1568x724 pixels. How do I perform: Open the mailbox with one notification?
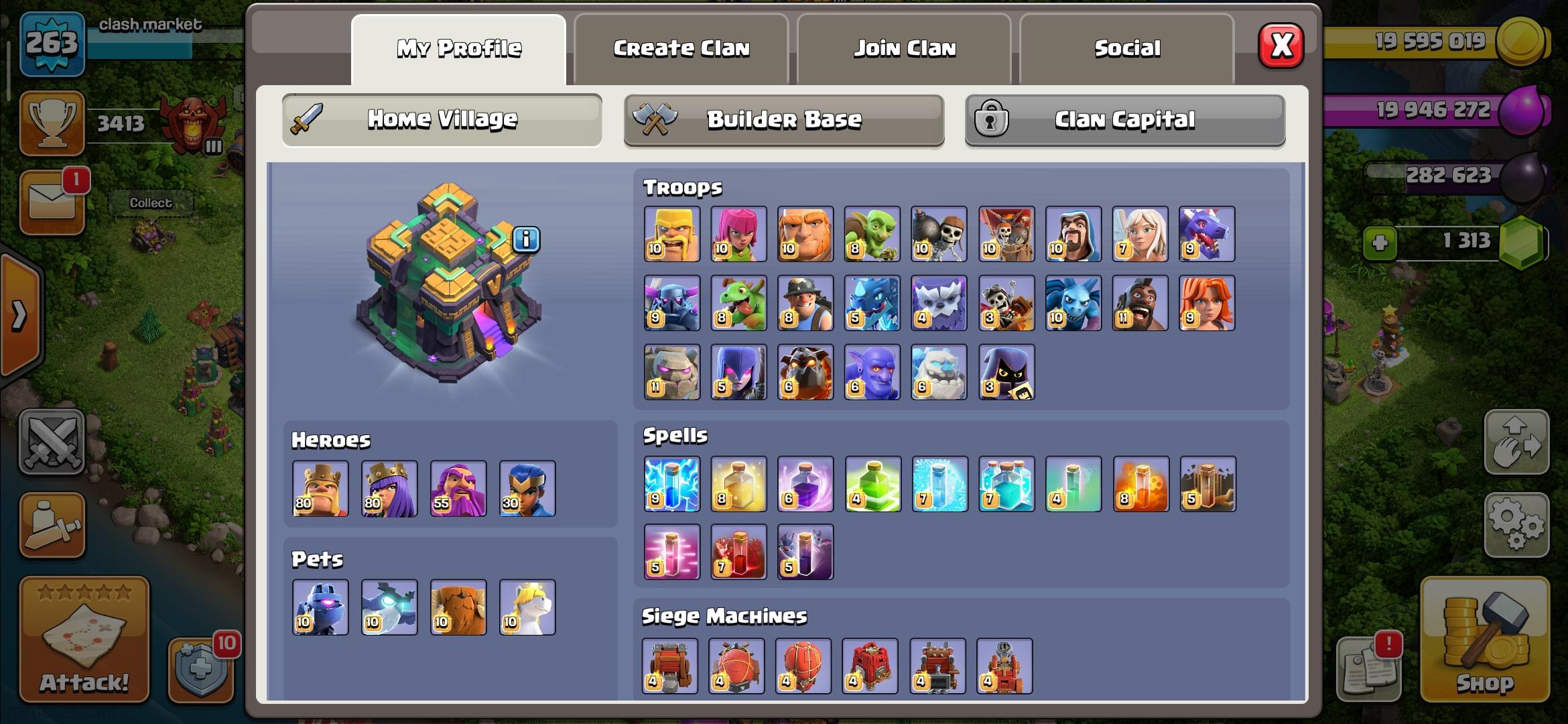tap(52, 202)
